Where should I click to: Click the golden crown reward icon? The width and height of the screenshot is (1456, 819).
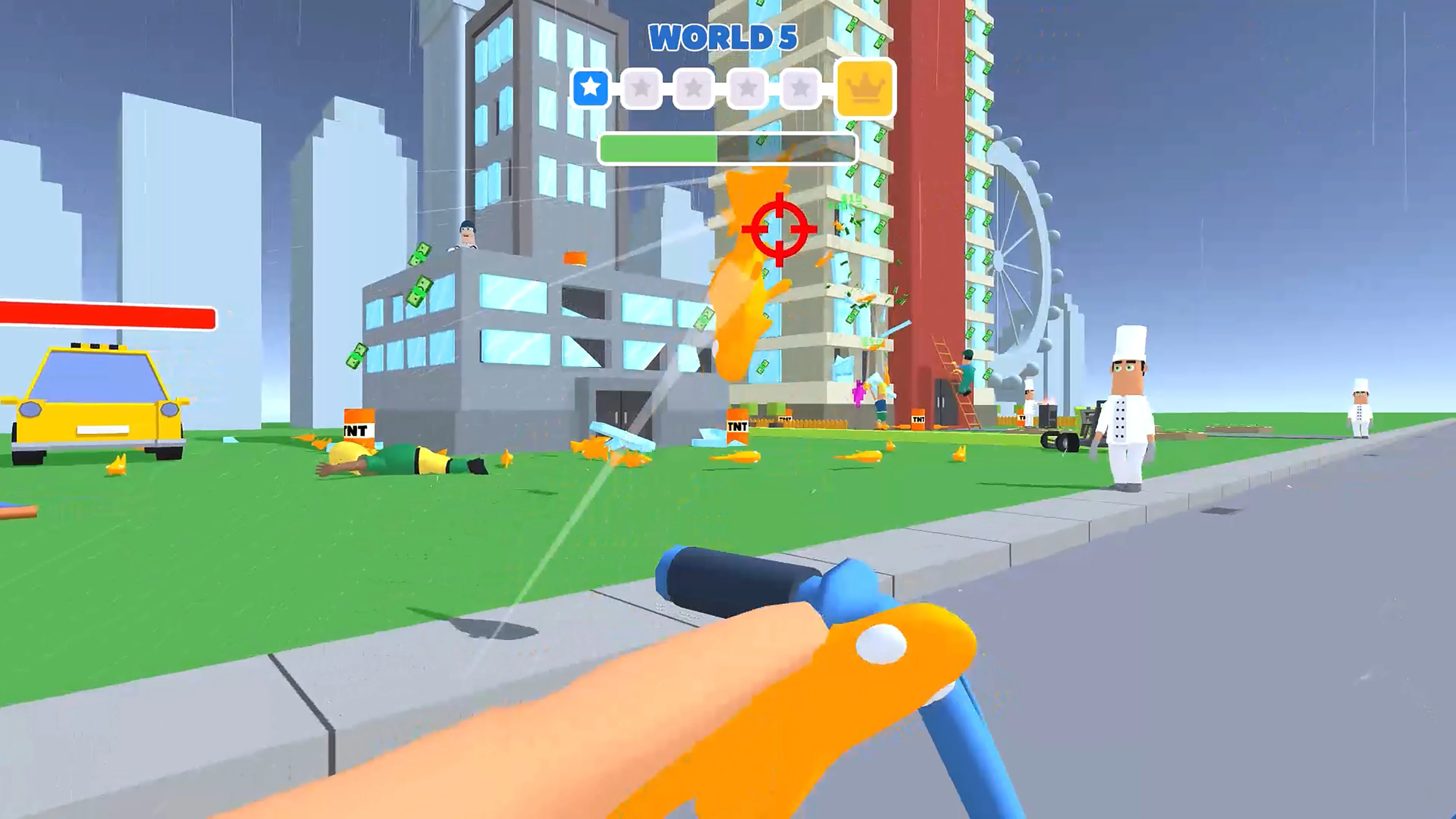[x=865, y=88]
